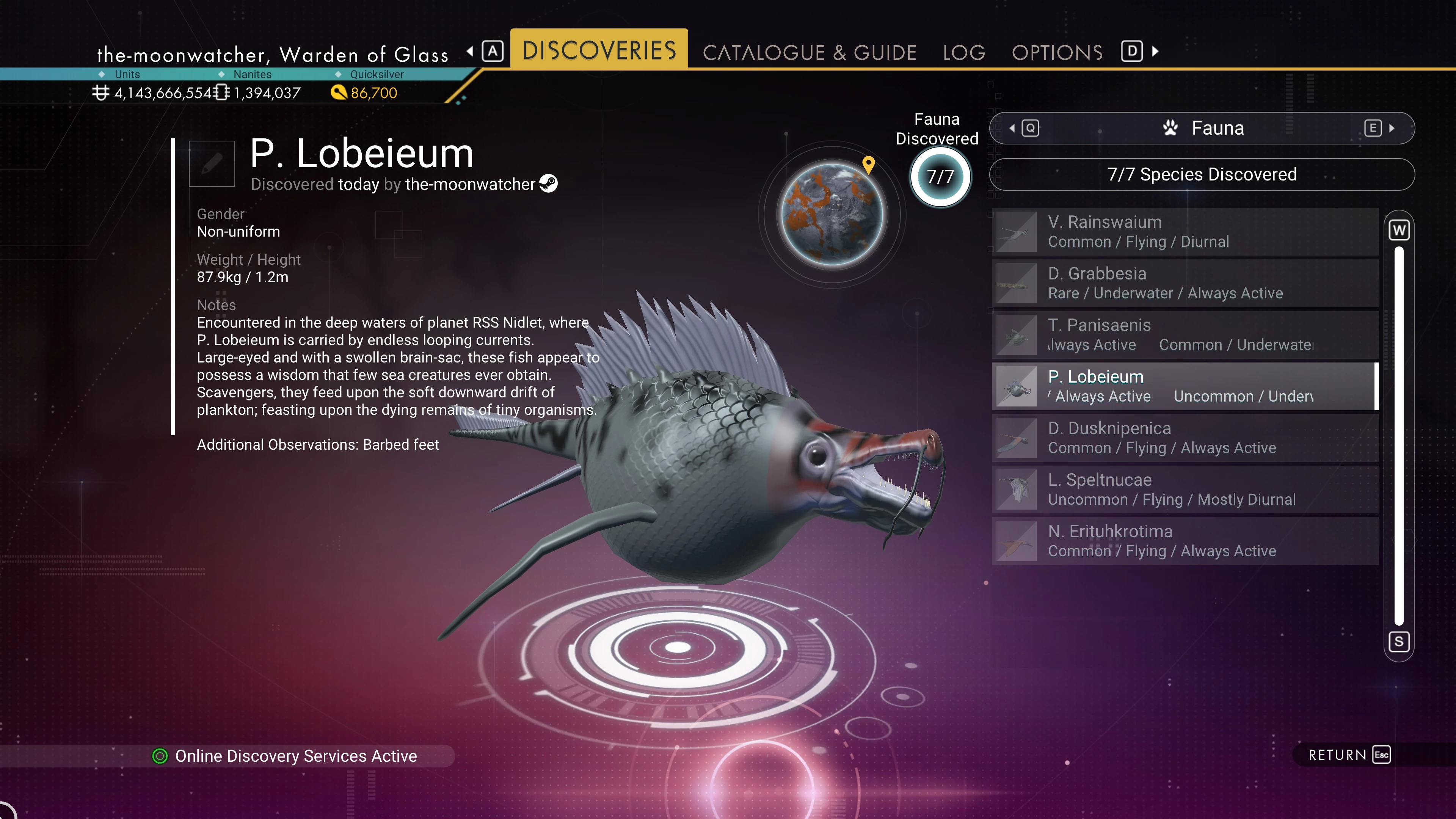Switch to the Catalogue & Guide tab
The height and width of the screenshot is (819, 1456).
(x=809, y=53)
